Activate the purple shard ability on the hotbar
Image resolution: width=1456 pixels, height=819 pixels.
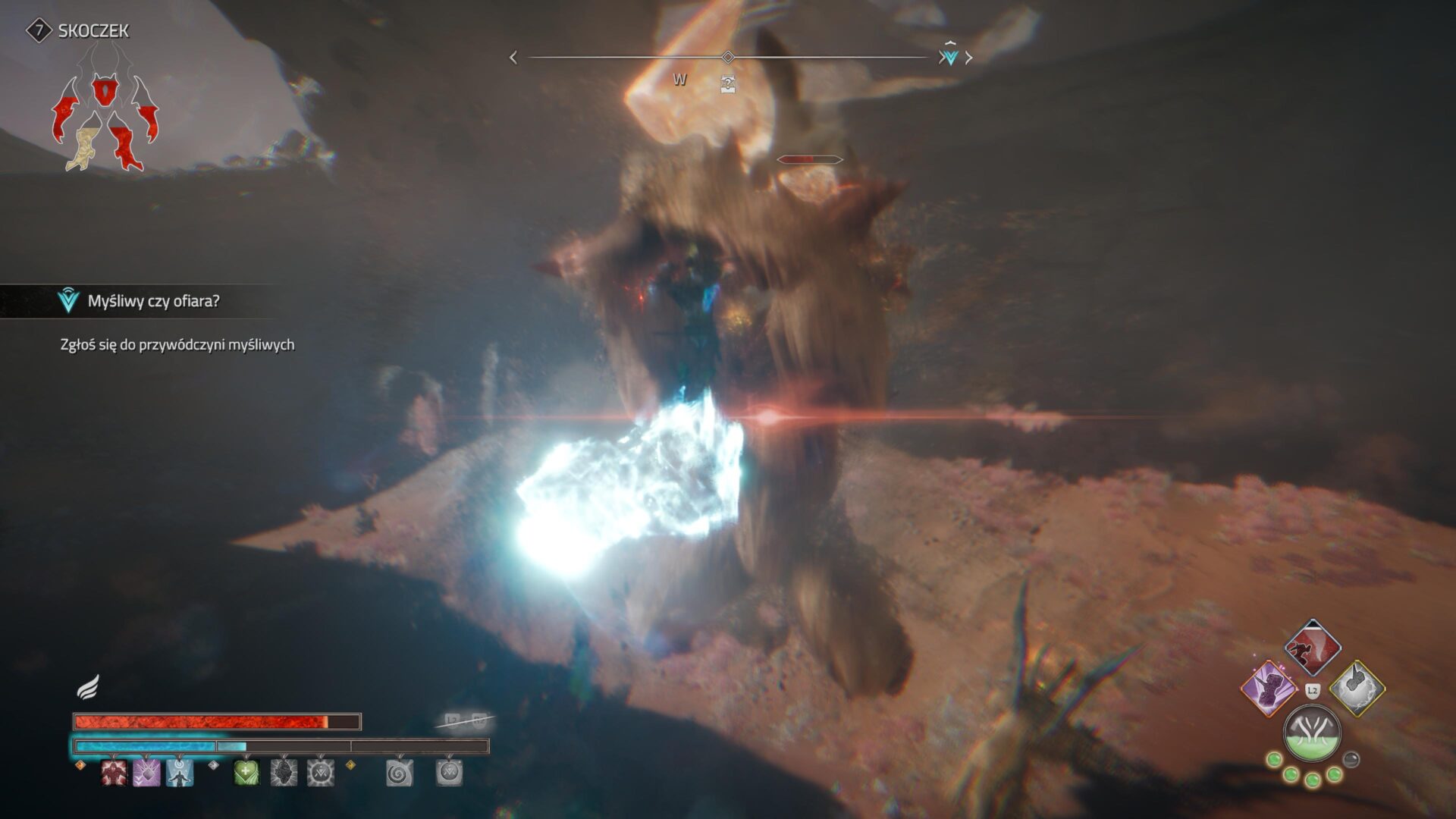[x=146, y=773]
